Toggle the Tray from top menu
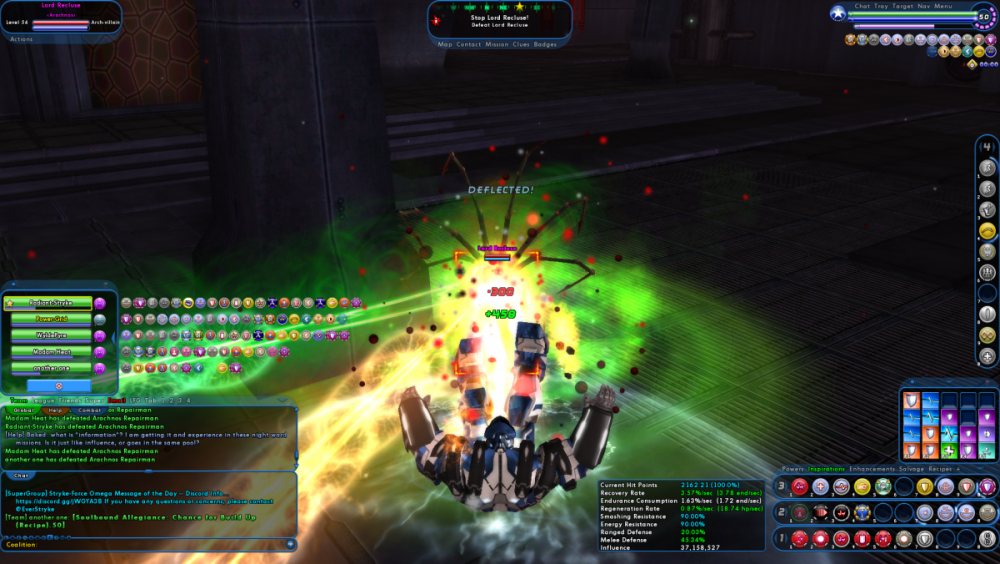Viewport: 1000px width, 564px height. coord(881,6)
